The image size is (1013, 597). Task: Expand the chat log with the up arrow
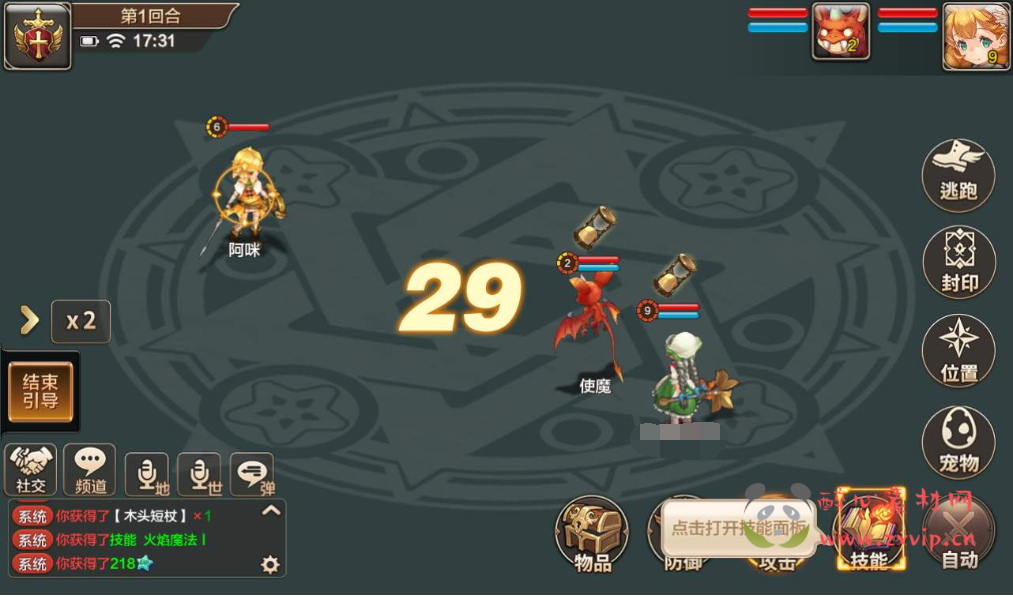[270, 511]
